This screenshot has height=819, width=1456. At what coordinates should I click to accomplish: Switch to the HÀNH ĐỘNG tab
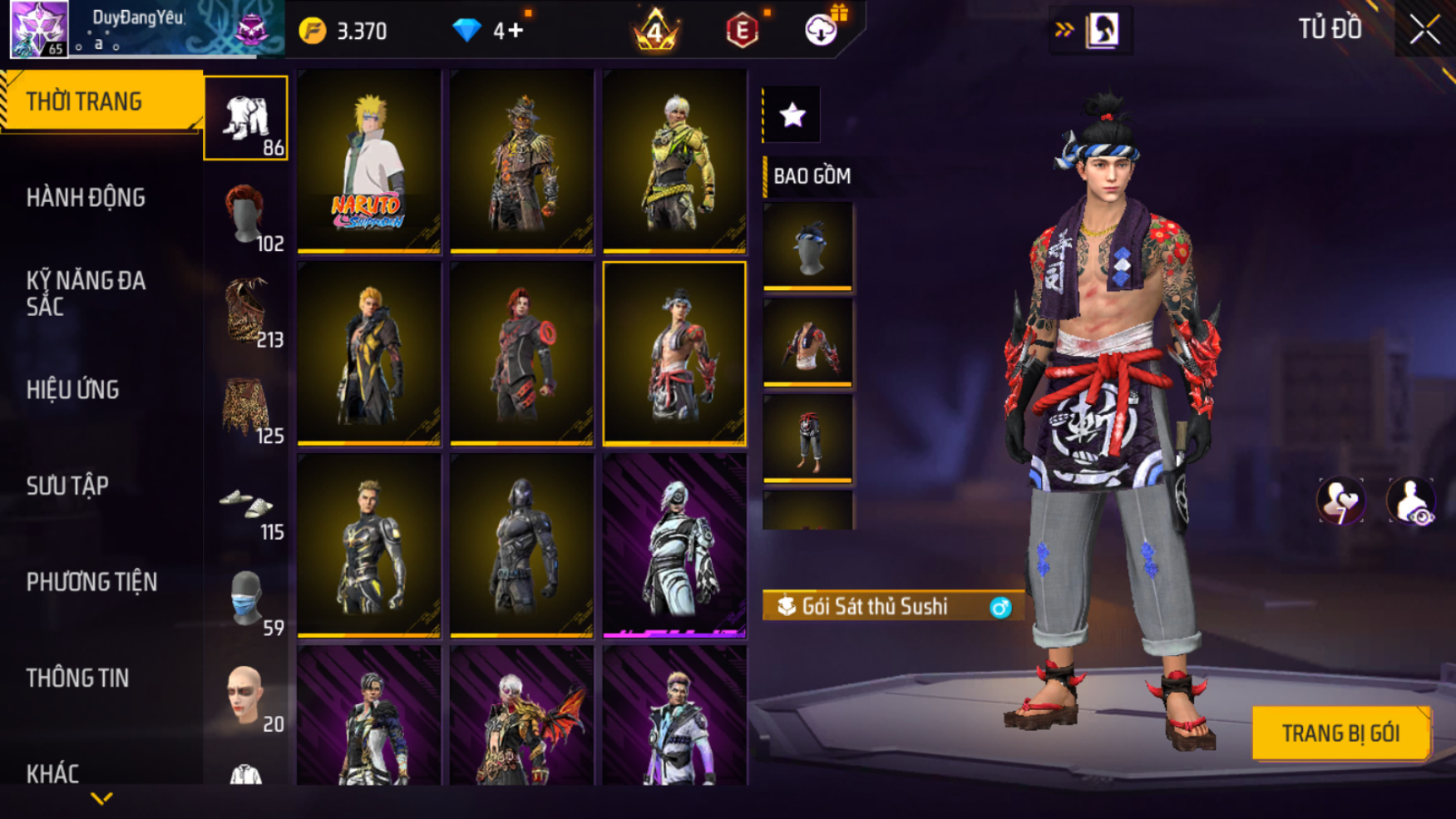[x=86, y=198]
